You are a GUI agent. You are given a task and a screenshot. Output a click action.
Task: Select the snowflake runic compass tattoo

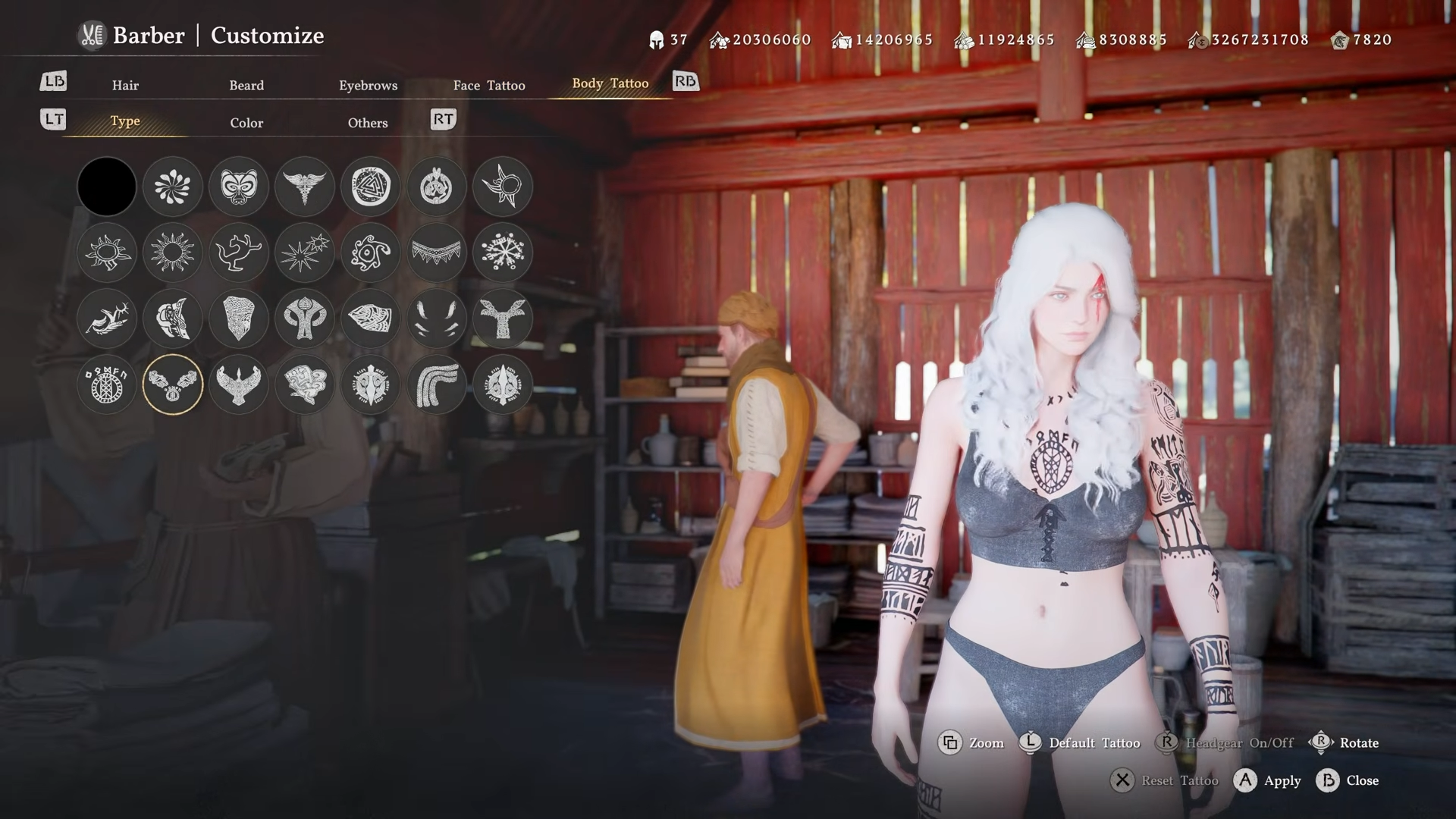503,253
